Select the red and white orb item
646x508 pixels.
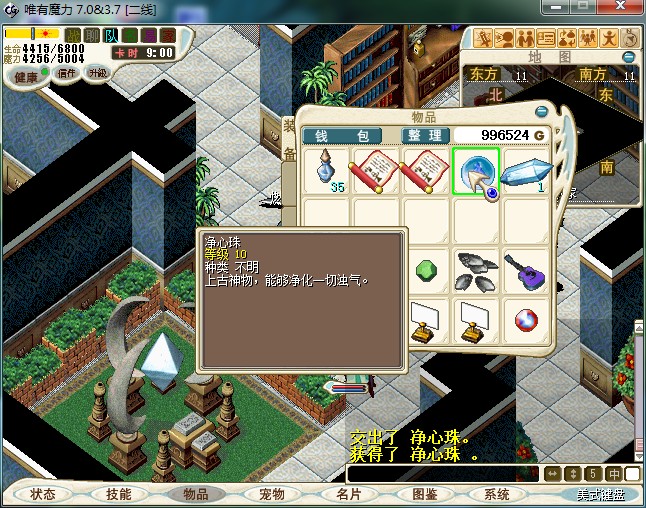pyautogui.click(x=526, y=319)
